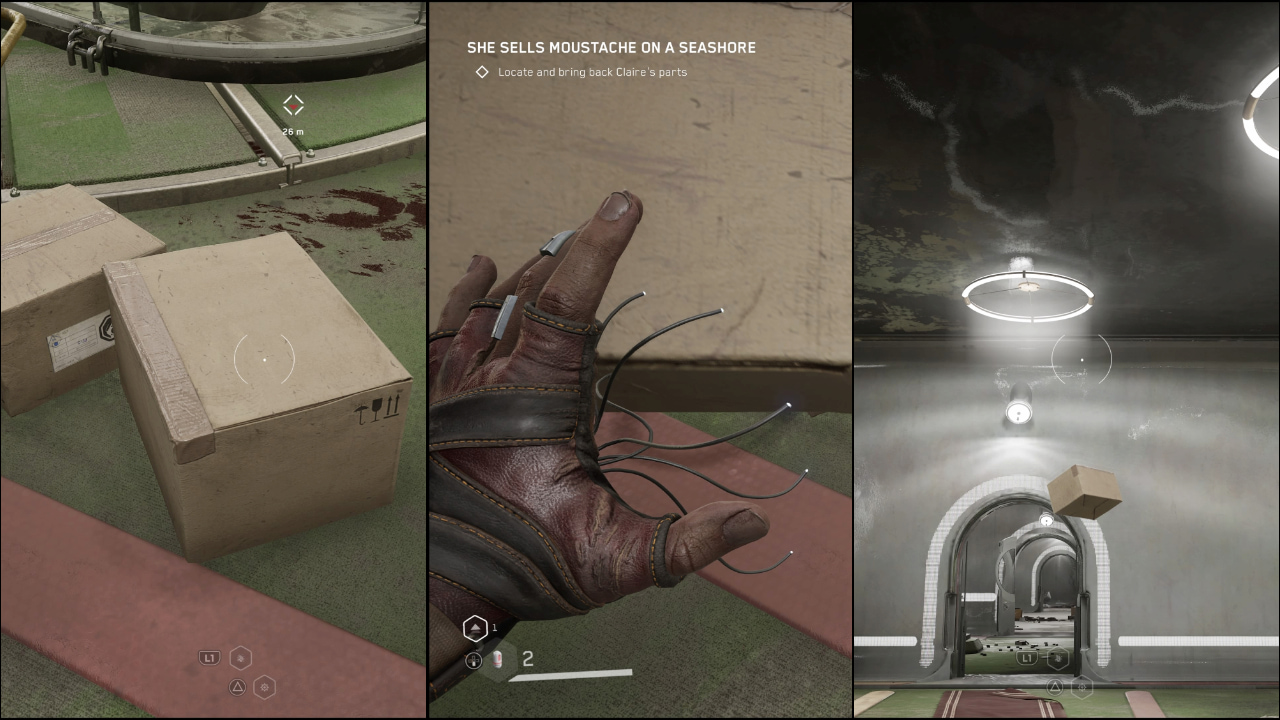The height and width of the screenshot is (720, 1280).
Task: Click the L1 prompt in the right panel
Action: [1027, 658]
